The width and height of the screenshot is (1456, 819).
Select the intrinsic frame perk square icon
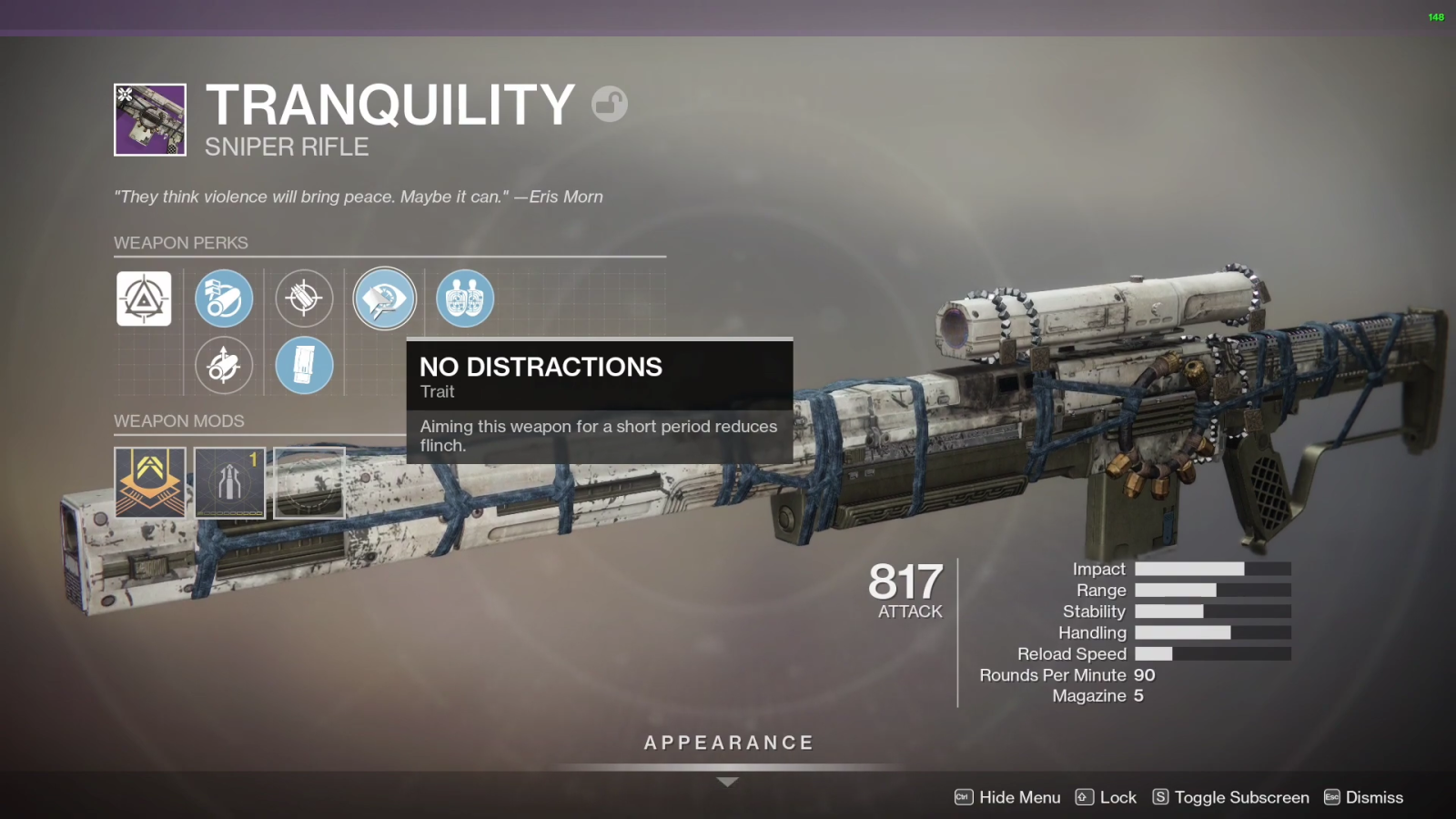(144, 298)
